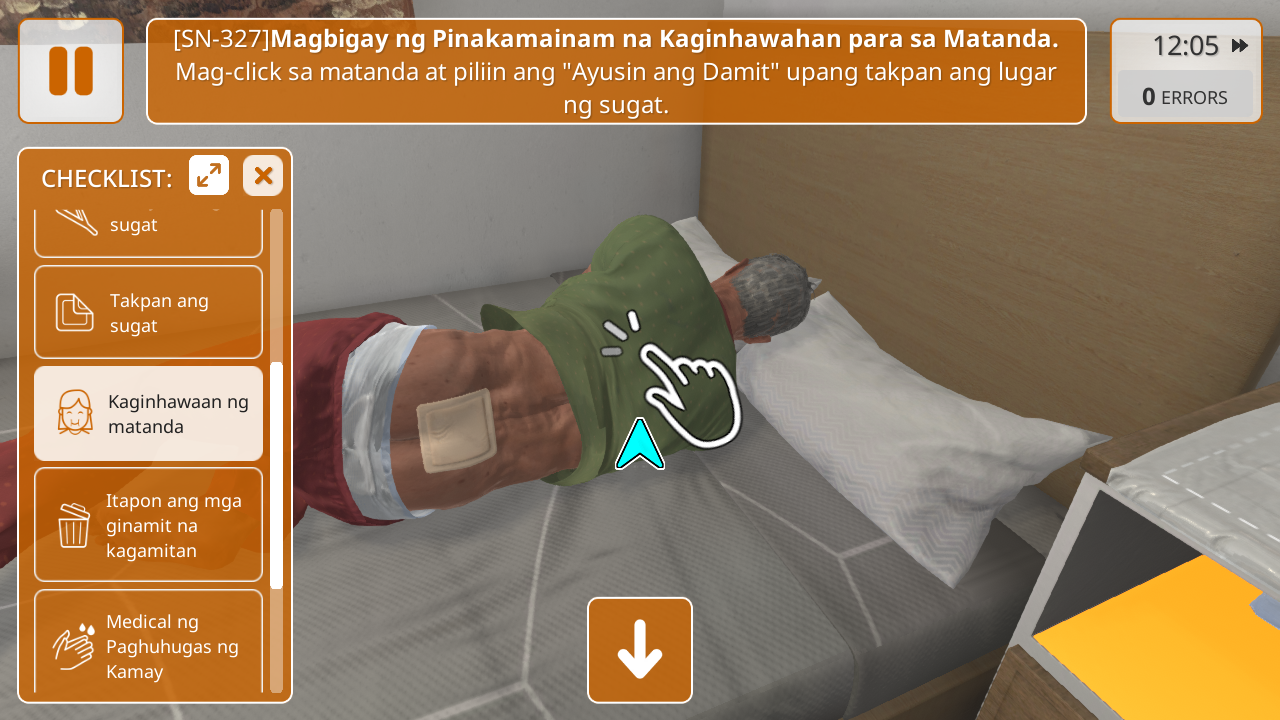Image resolution: width=1280 pixels, height=720 pixels.
Task: Select the "Takpan ang sugat" checklist item
Action: (x=148, y=312)
